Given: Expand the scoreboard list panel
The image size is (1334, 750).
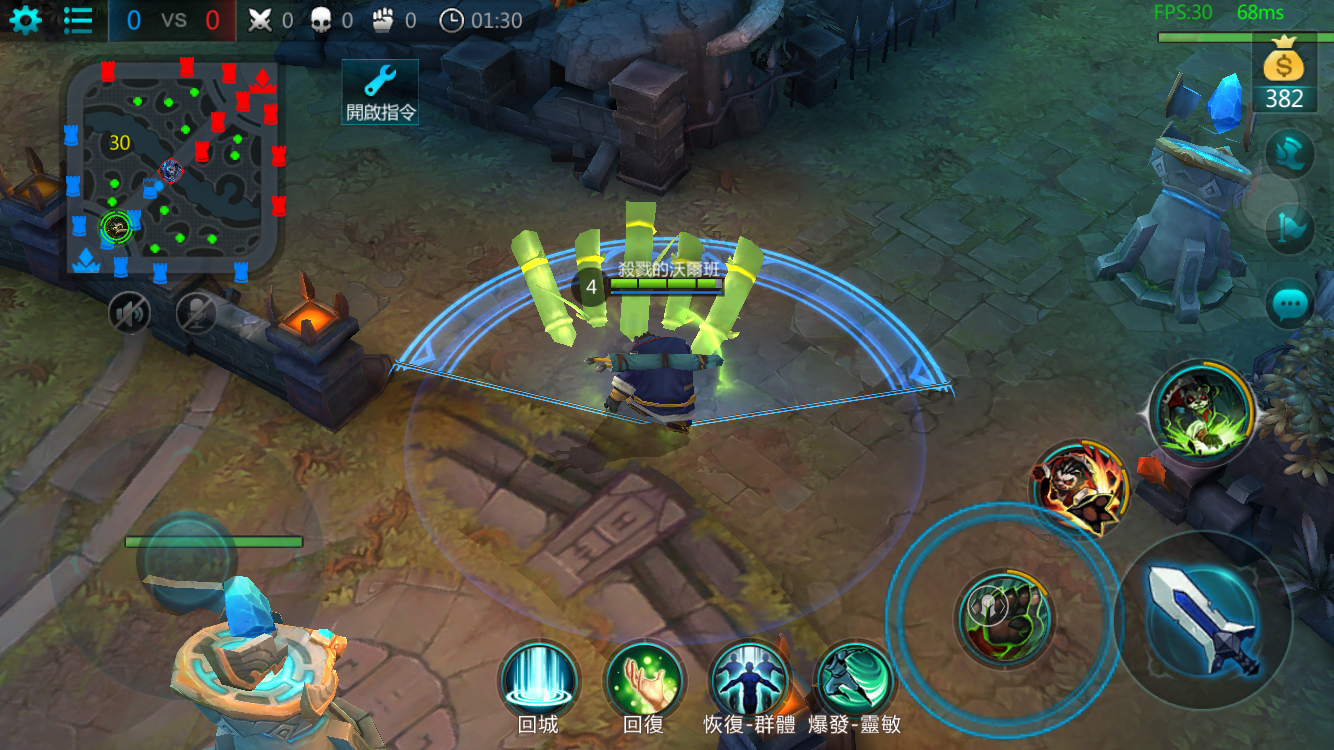Looking at the screenshot, I should pyautogui.click(x=77, y=18).
